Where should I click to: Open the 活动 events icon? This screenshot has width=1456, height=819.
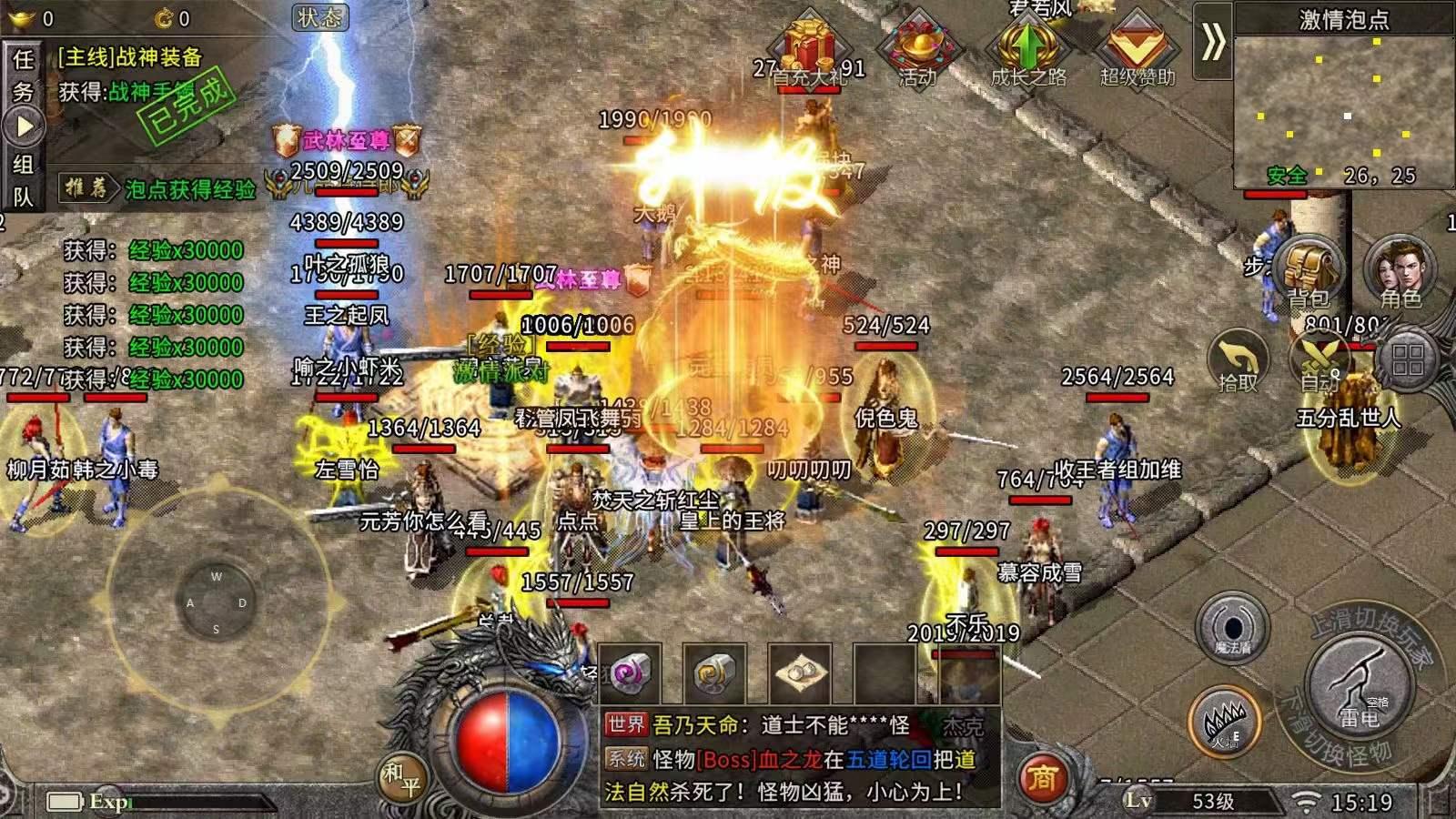[917, 50]
